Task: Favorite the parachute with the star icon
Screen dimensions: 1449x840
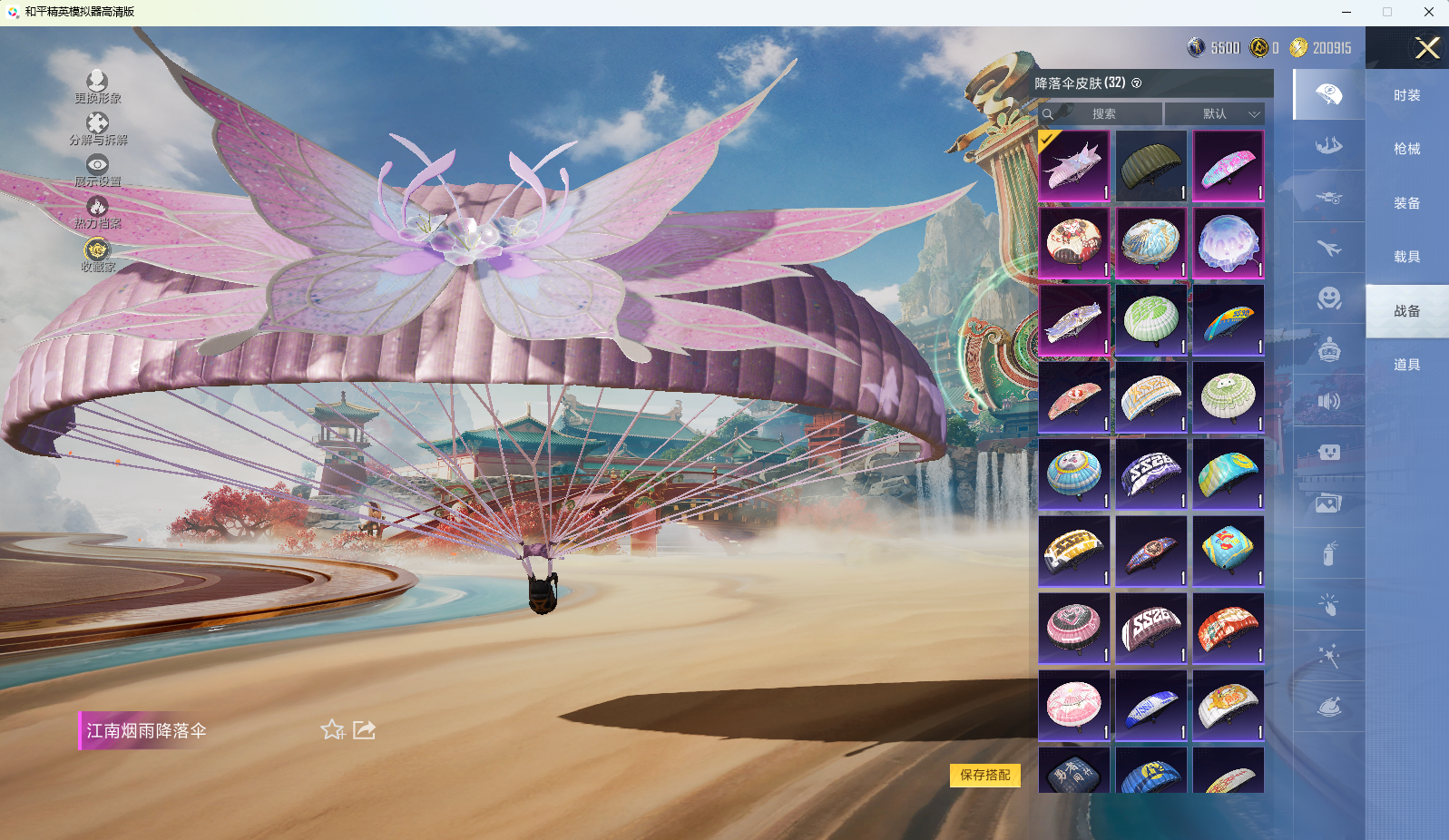Action: point(332,730)
